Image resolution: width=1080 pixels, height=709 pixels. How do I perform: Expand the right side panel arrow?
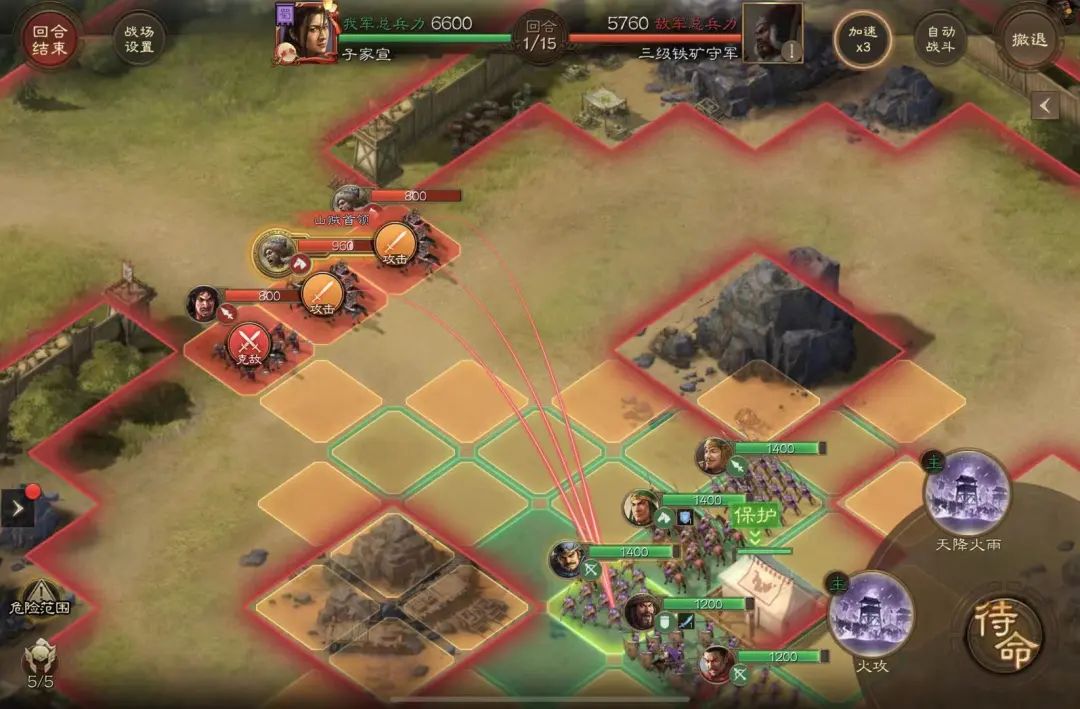tap(1046, 105)
